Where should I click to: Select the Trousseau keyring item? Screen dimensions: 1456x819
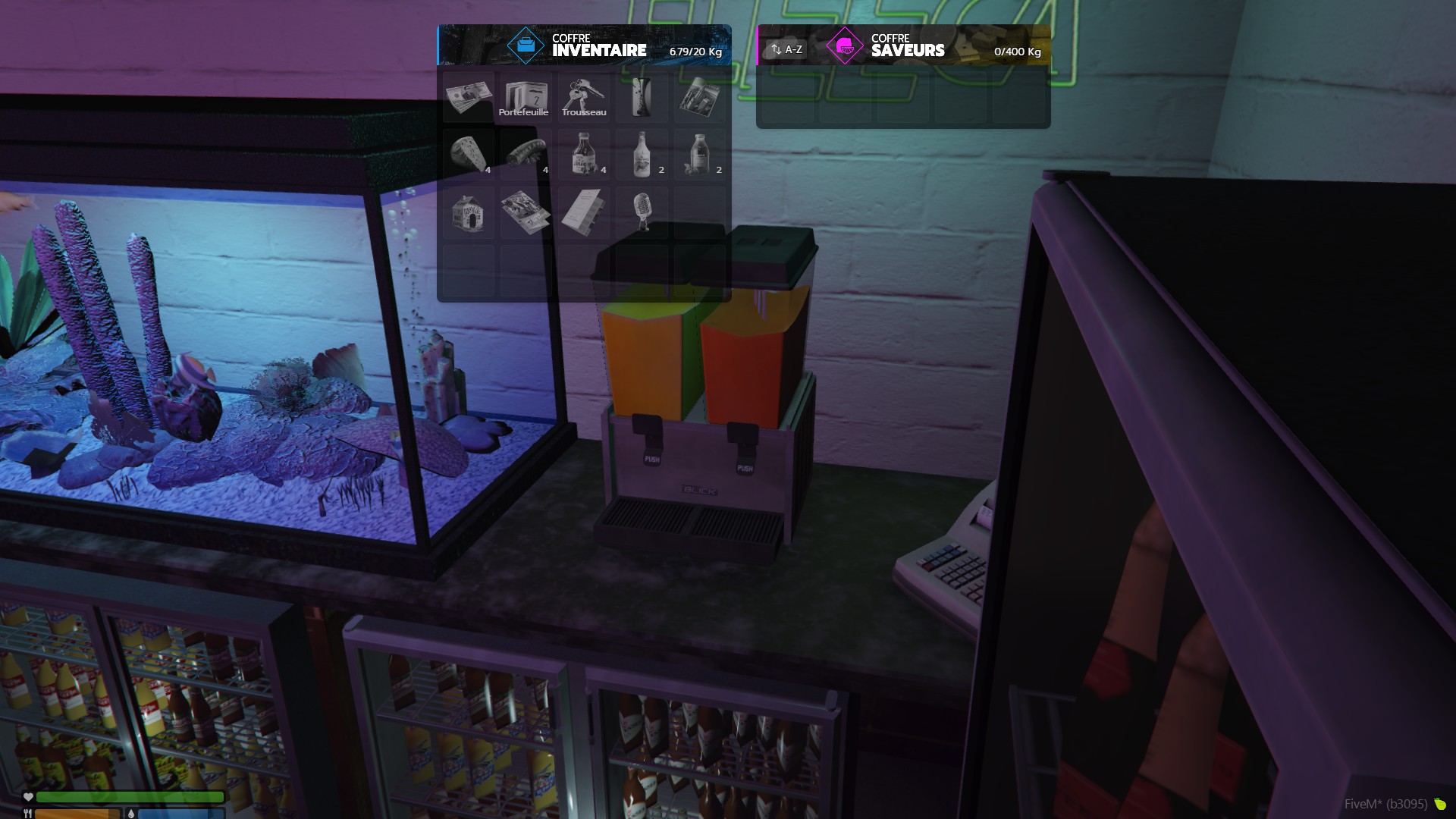pos(584,97)
